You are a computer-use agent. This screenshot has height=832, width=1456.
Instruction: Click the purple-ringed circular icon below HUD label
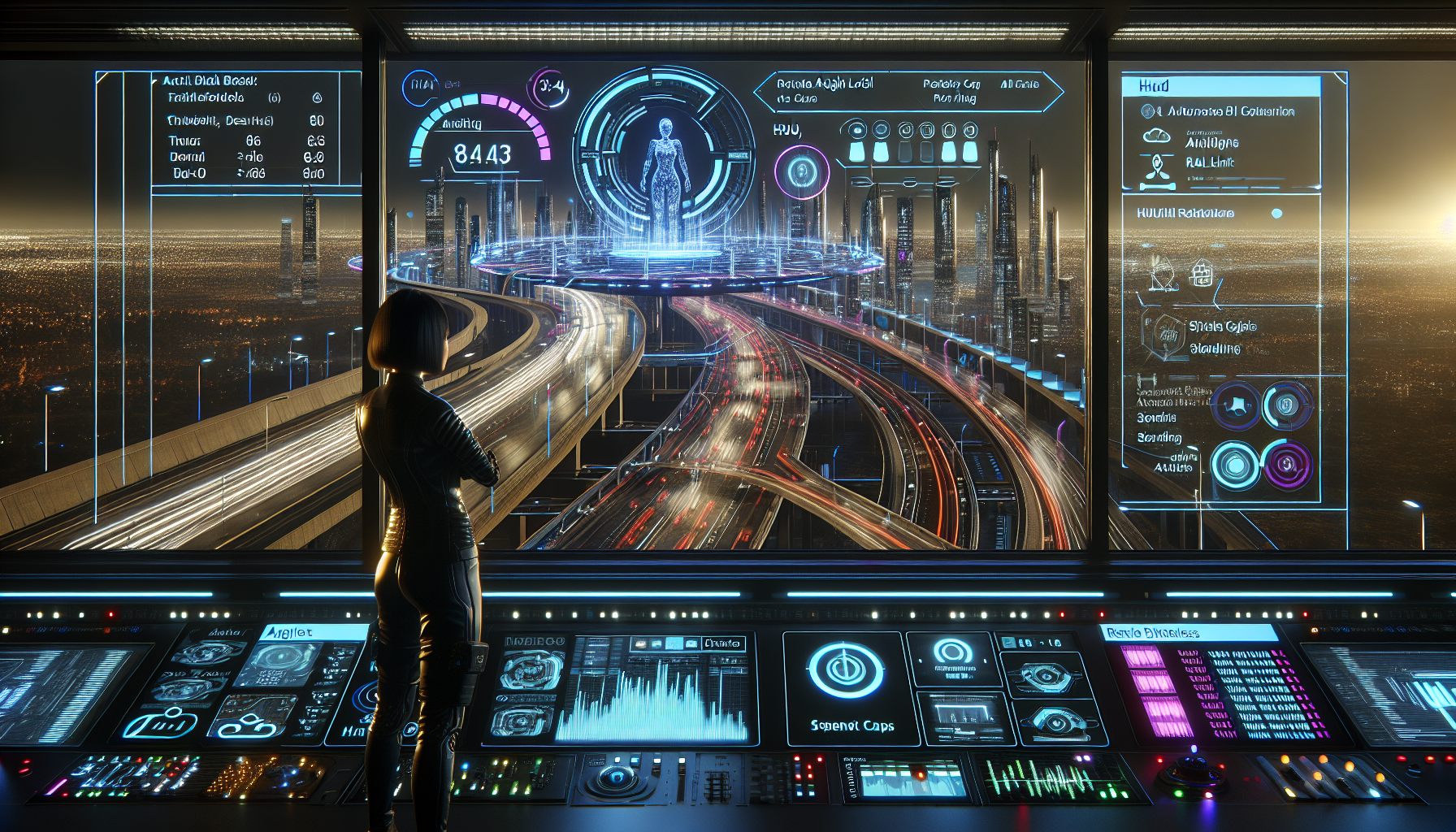(x=802, y=172)
